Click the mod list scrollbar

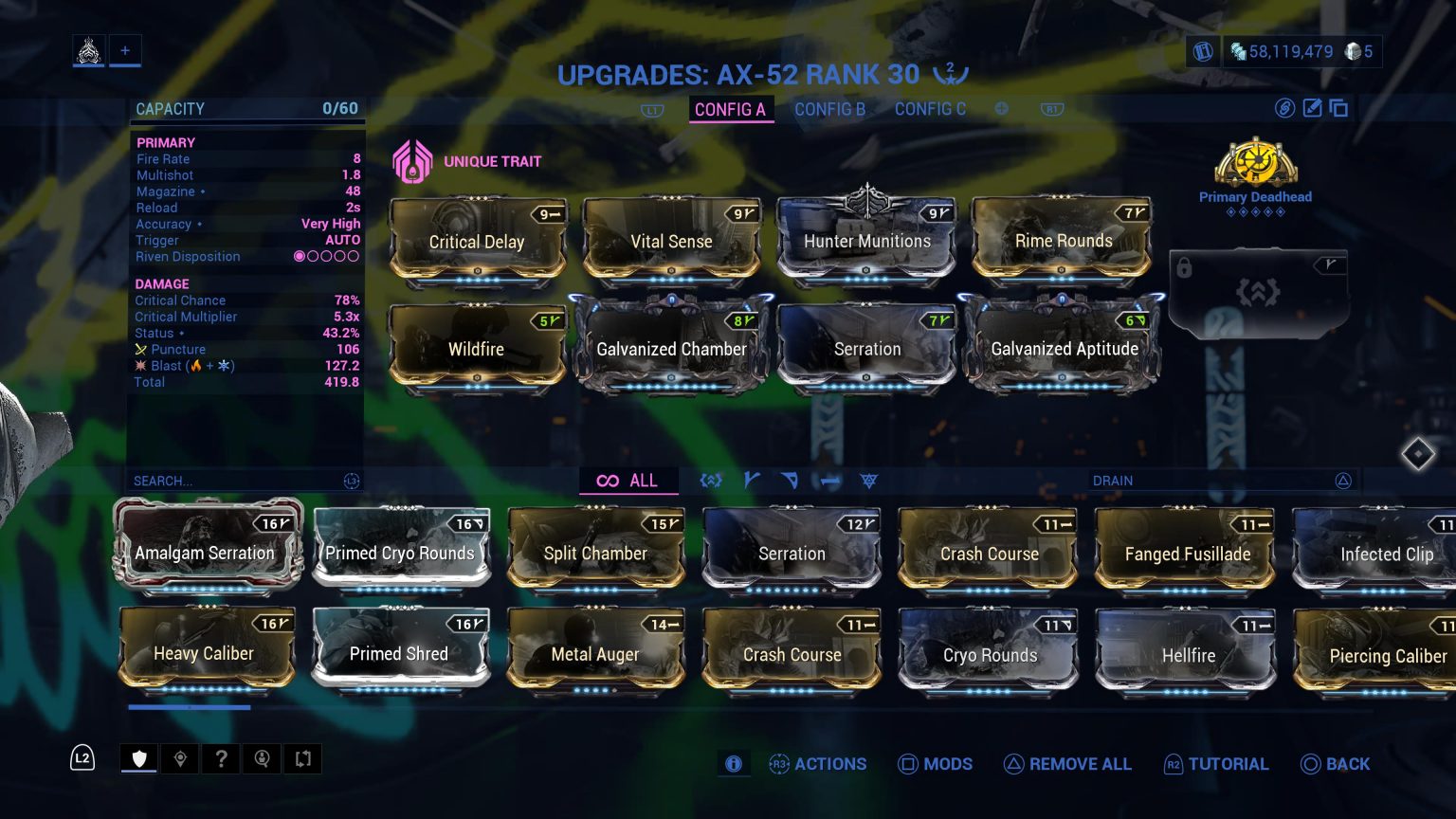(189, 707)
